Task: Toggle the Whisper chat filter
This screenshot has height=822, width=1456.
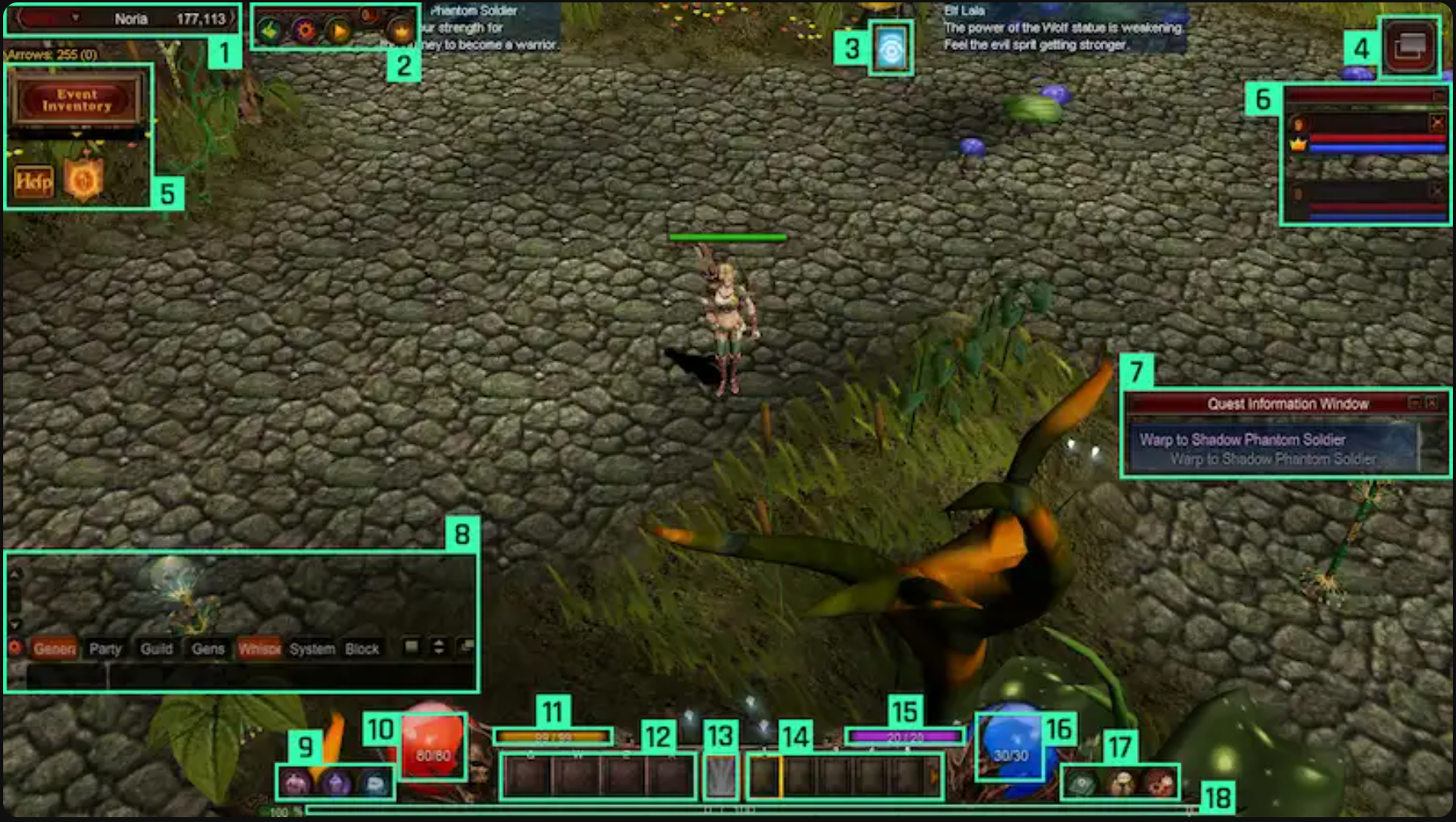Action: [x=259, y=649]
